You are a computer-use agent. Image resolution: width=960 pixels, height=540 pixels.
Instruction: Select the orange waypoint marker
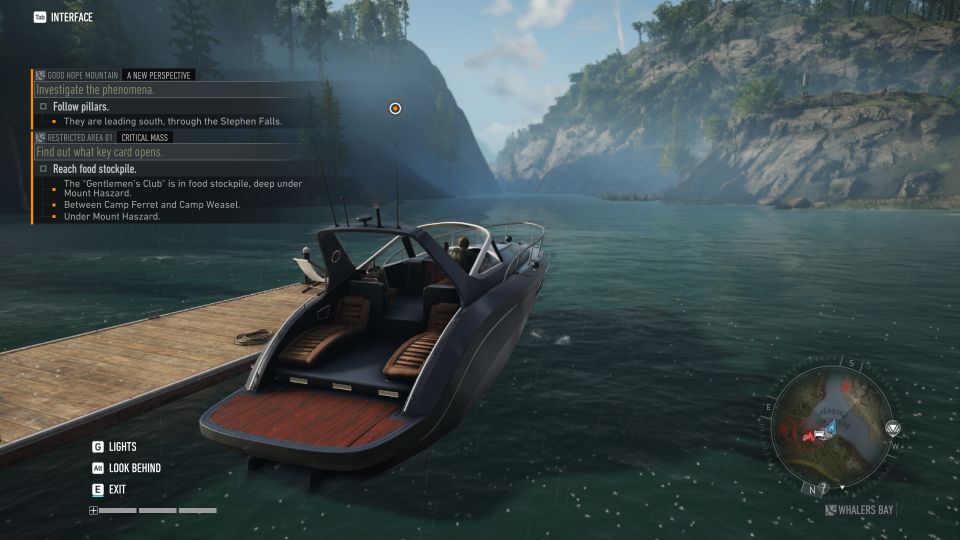click(x=395, y=108)
